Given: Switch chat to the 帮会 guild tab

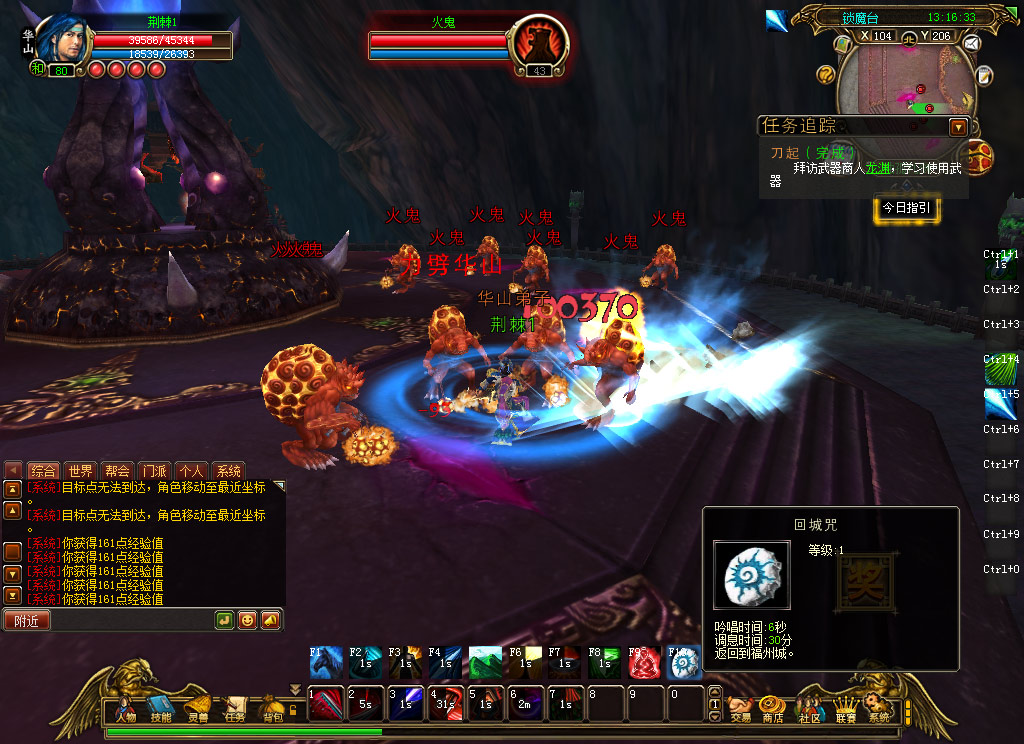Looking at the screenshot, I should [117, 471].
